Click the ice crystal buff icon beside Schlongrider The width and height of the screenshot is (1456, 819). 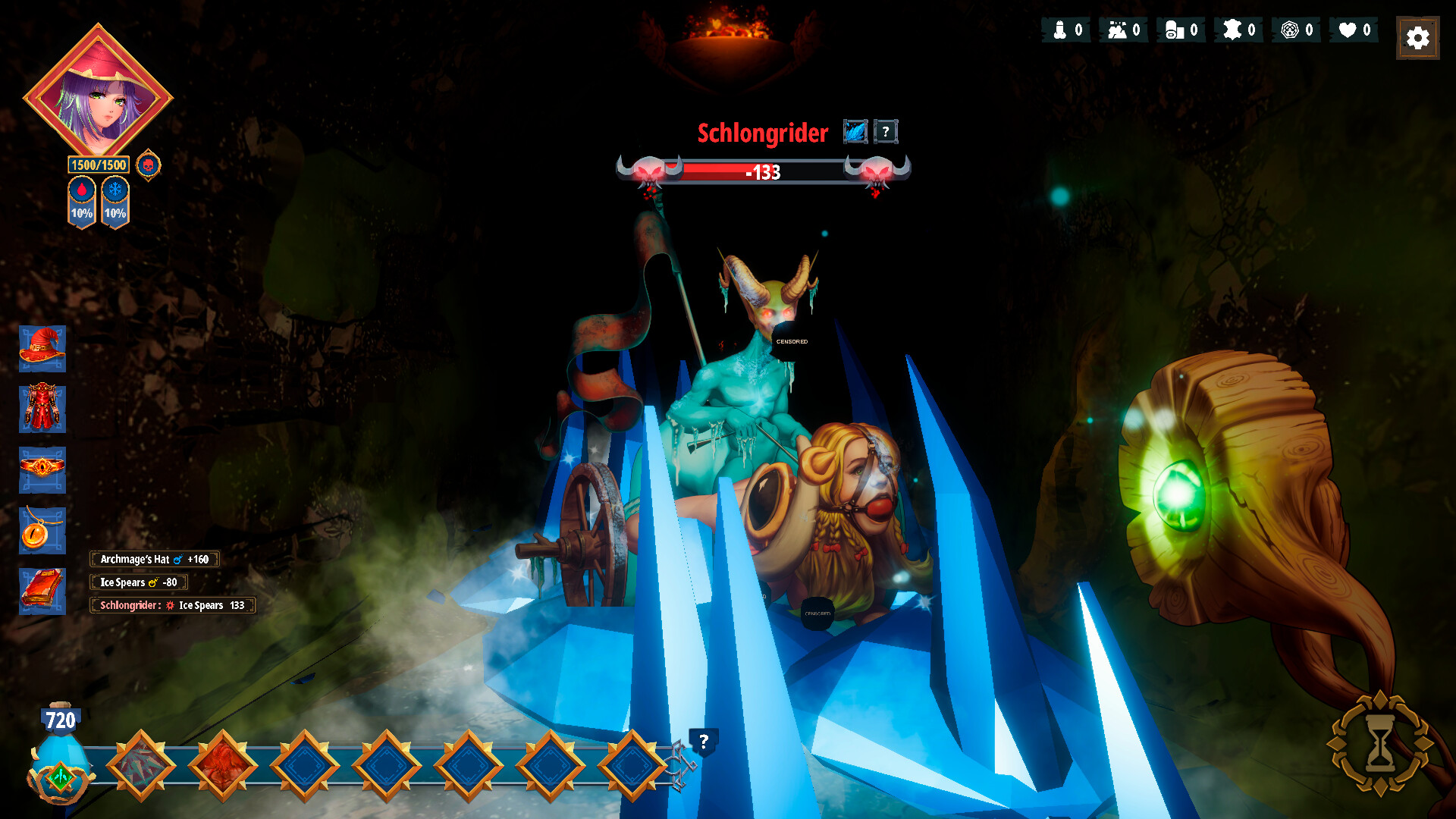[855, 130]
